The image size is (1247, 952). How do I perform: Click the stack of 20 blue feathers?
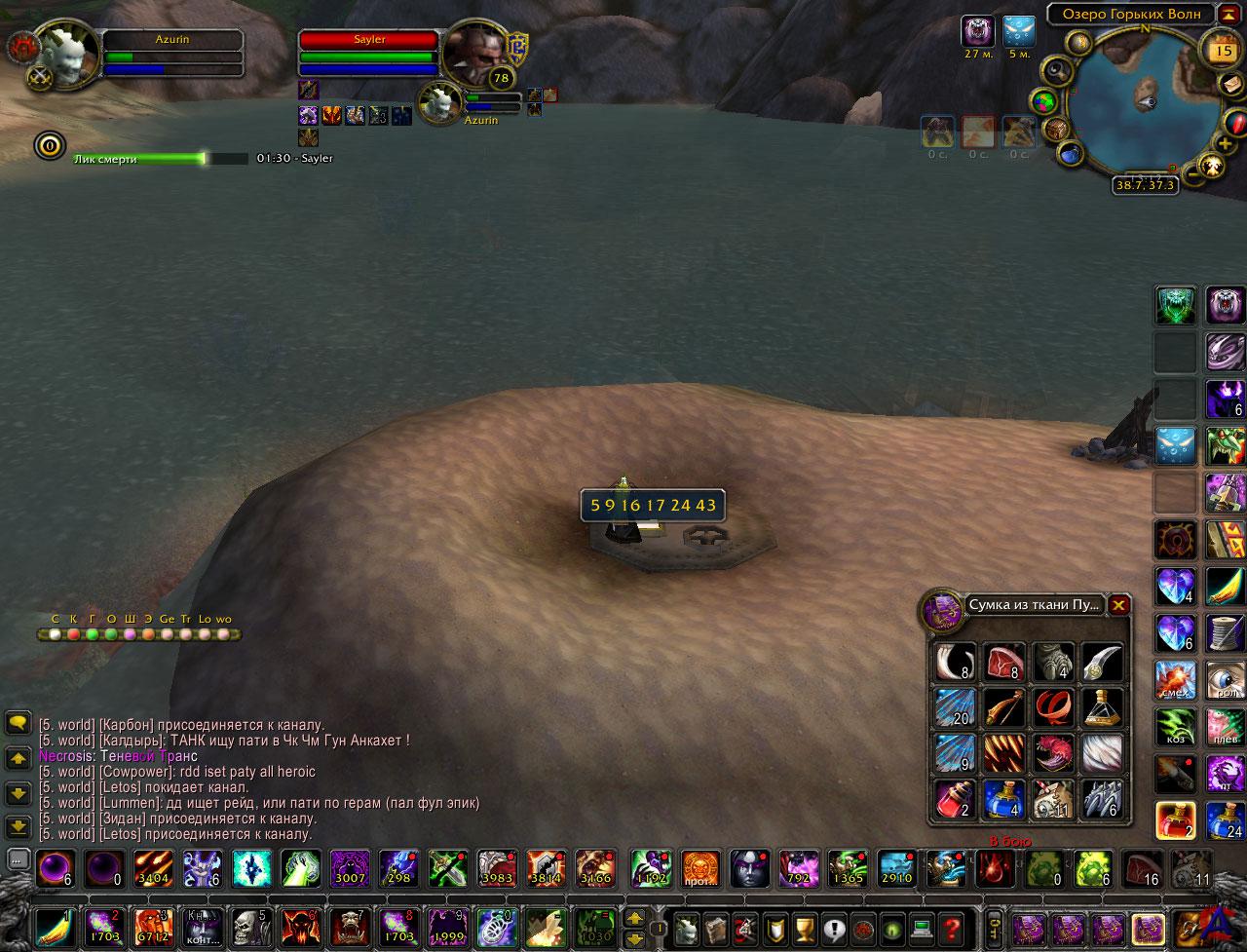point(956,708)
